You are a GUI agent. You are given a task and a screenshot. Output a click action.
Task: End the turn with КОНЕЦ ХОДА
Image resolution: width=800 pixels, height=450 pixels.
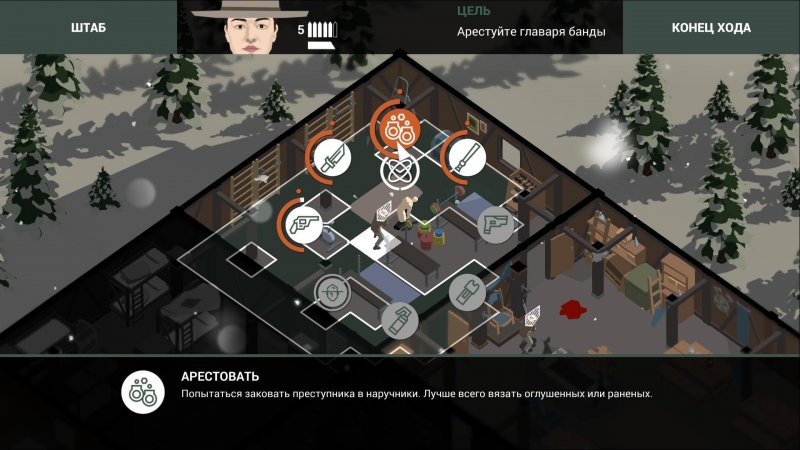(x=711, y=28)
